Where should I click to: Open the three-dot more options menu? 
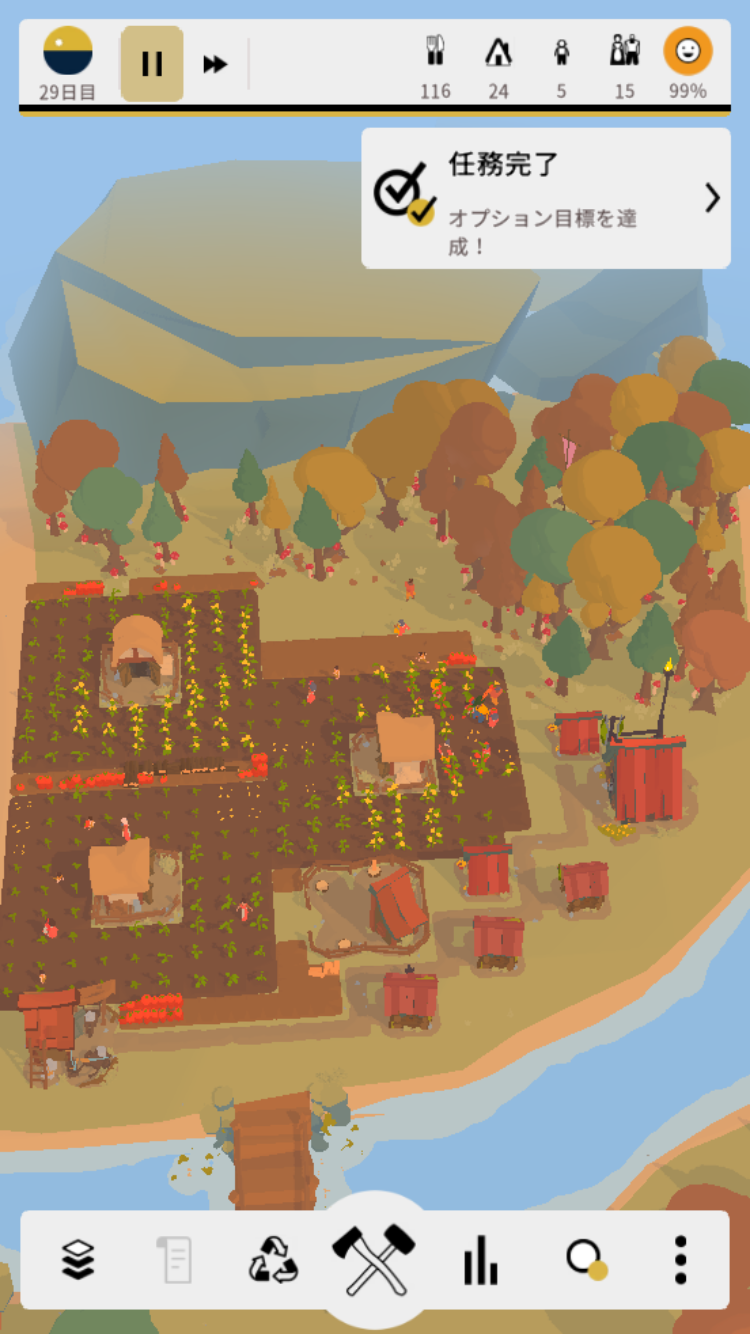(x=680, y=1259)
